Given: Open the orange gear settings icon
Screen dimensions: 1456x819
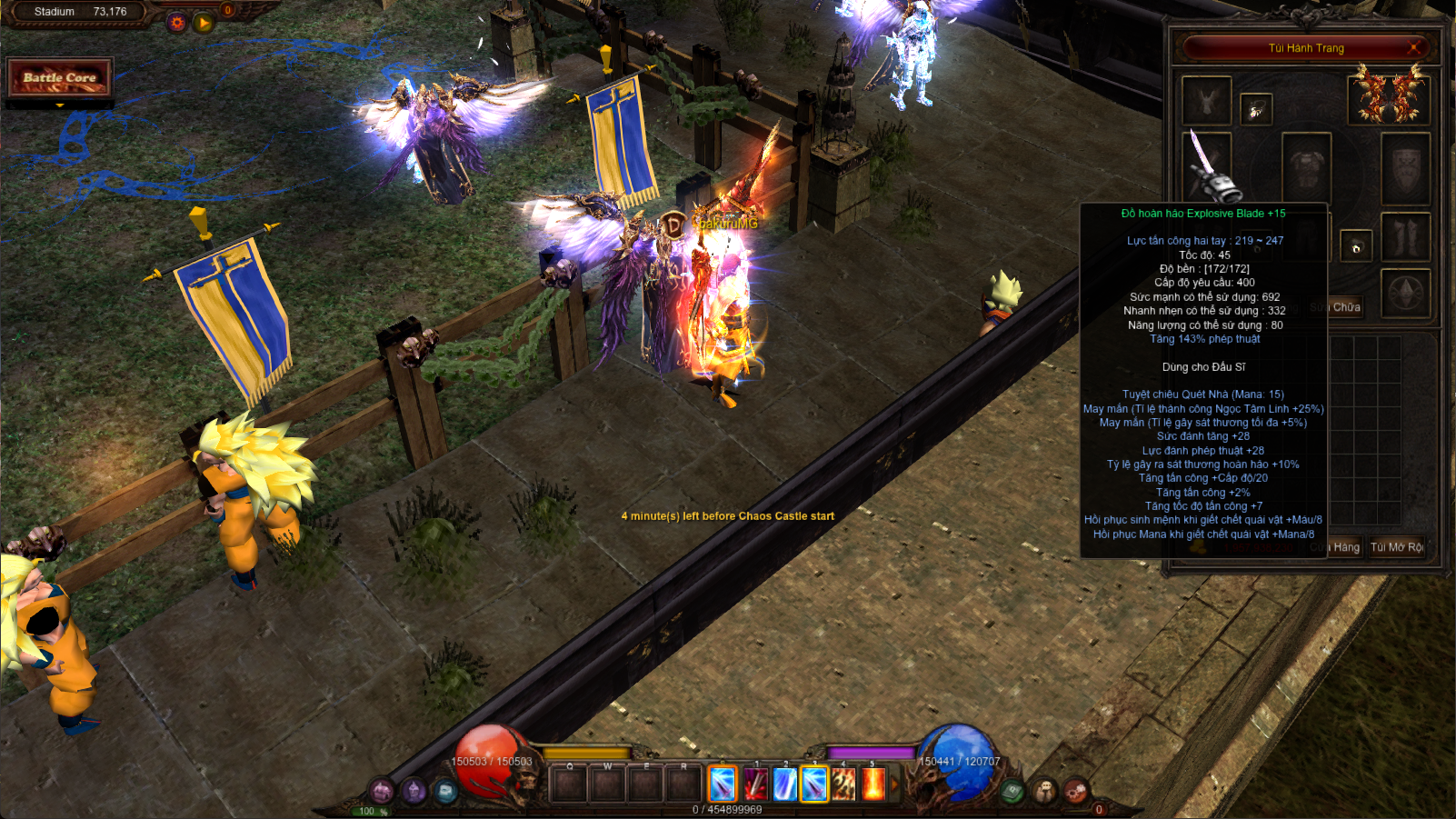Looking at the screenshot, I should 177,23.
